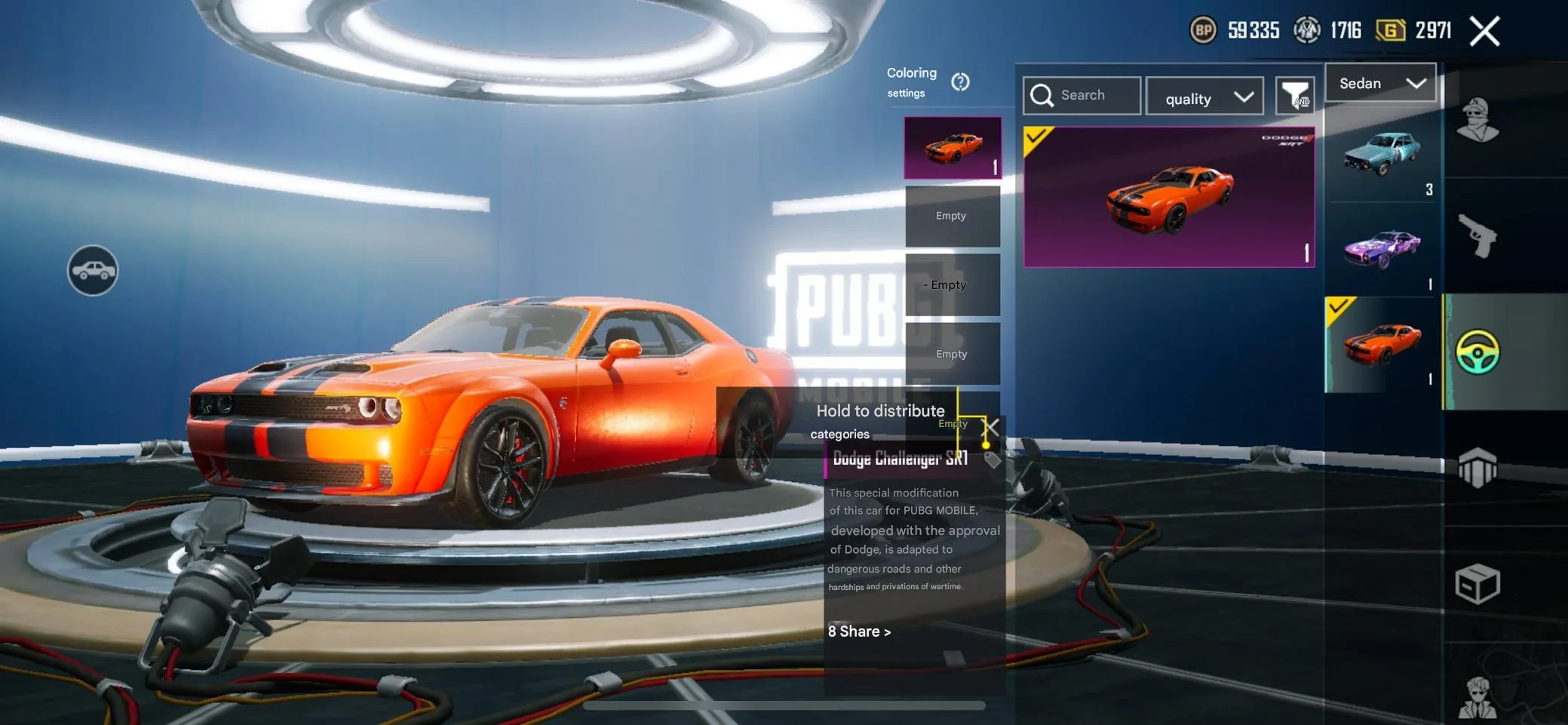1568x725 pixels.
Task: Expand the Sedan category dropdown
Action: pyautogui.click(x=1381, y=83)
